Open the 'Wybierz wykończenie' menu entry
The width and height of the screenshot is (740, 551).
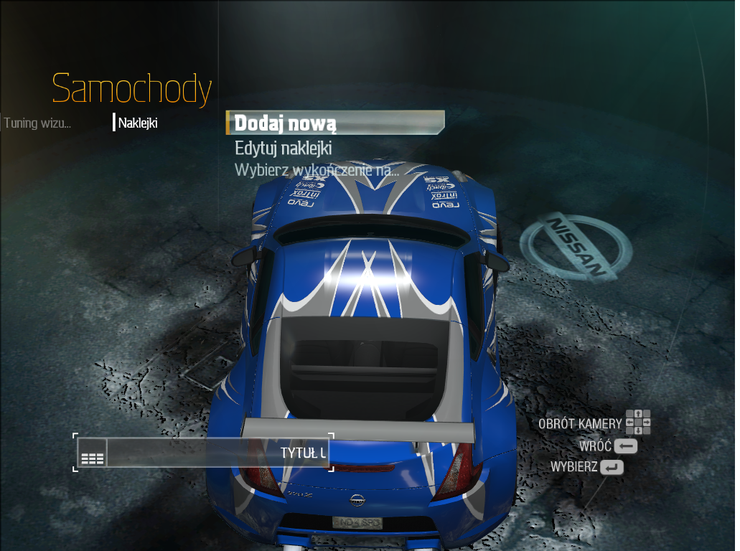click(316, 170)
